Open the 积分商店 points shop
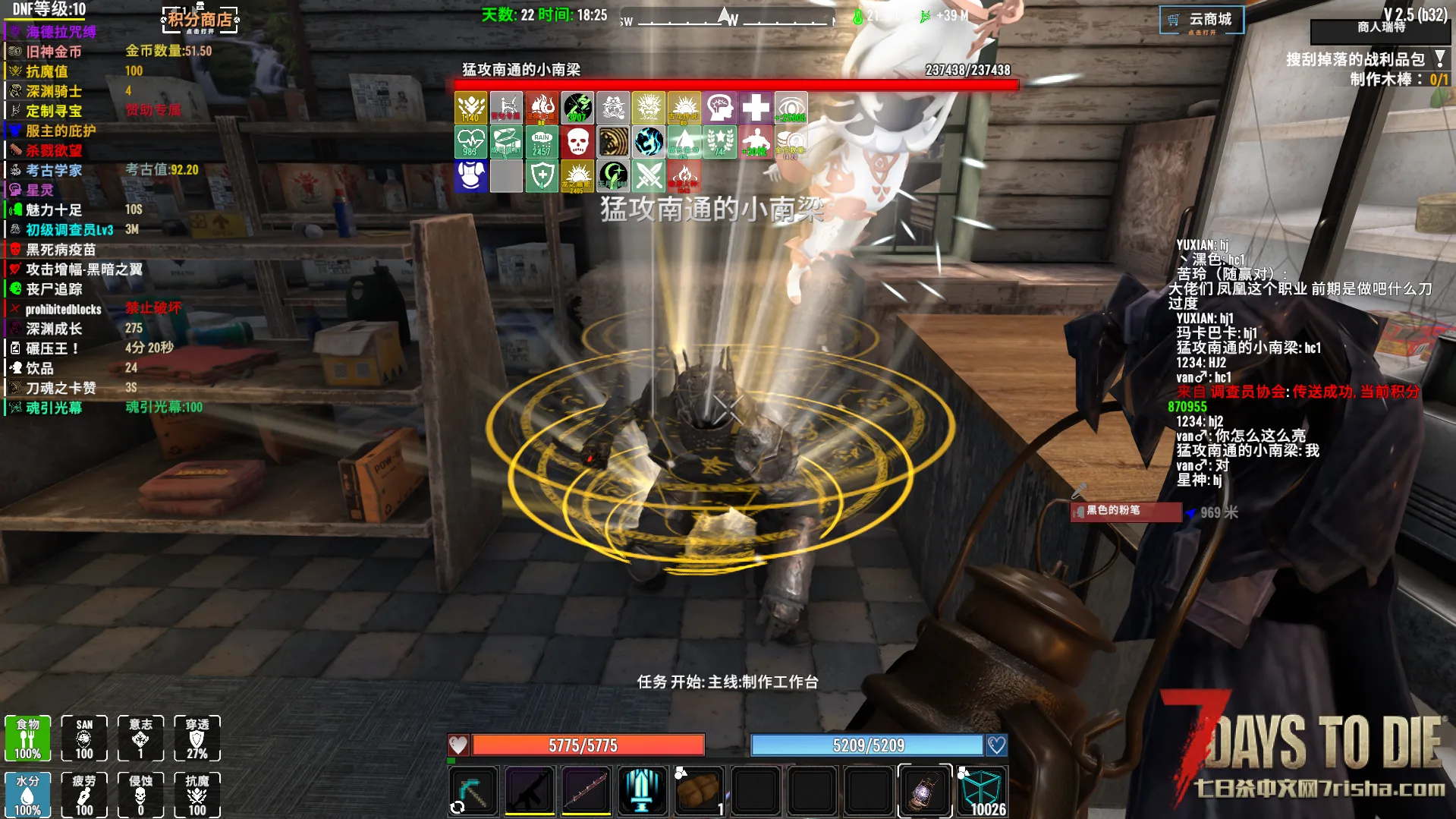Screen dimensions: 1456x819 click(x=200, y=20)
